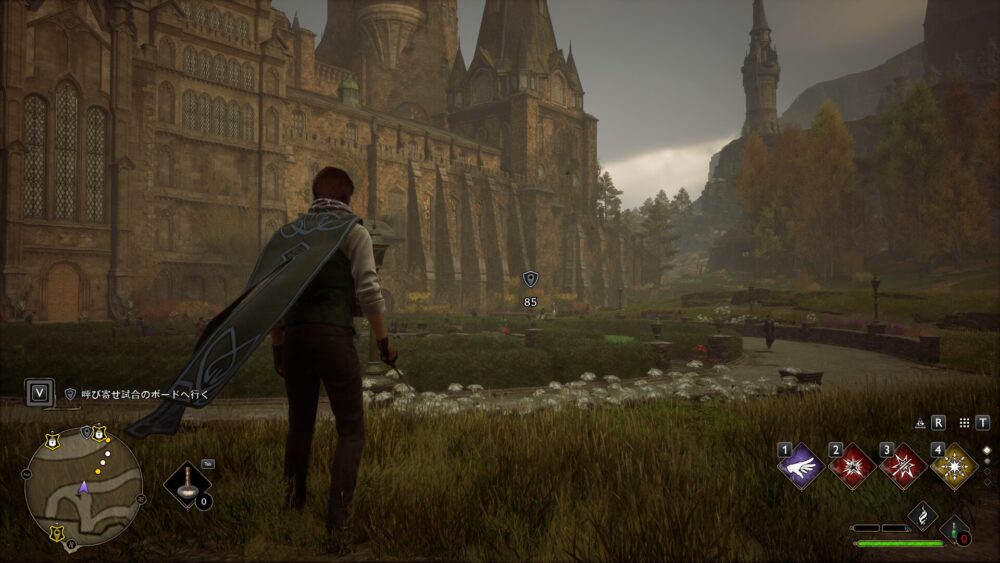Image resolution: width=1000 pixels, height=563 pixels.
Task: Click the Wiggenweld healing potion icon
Action: point(954,528)
